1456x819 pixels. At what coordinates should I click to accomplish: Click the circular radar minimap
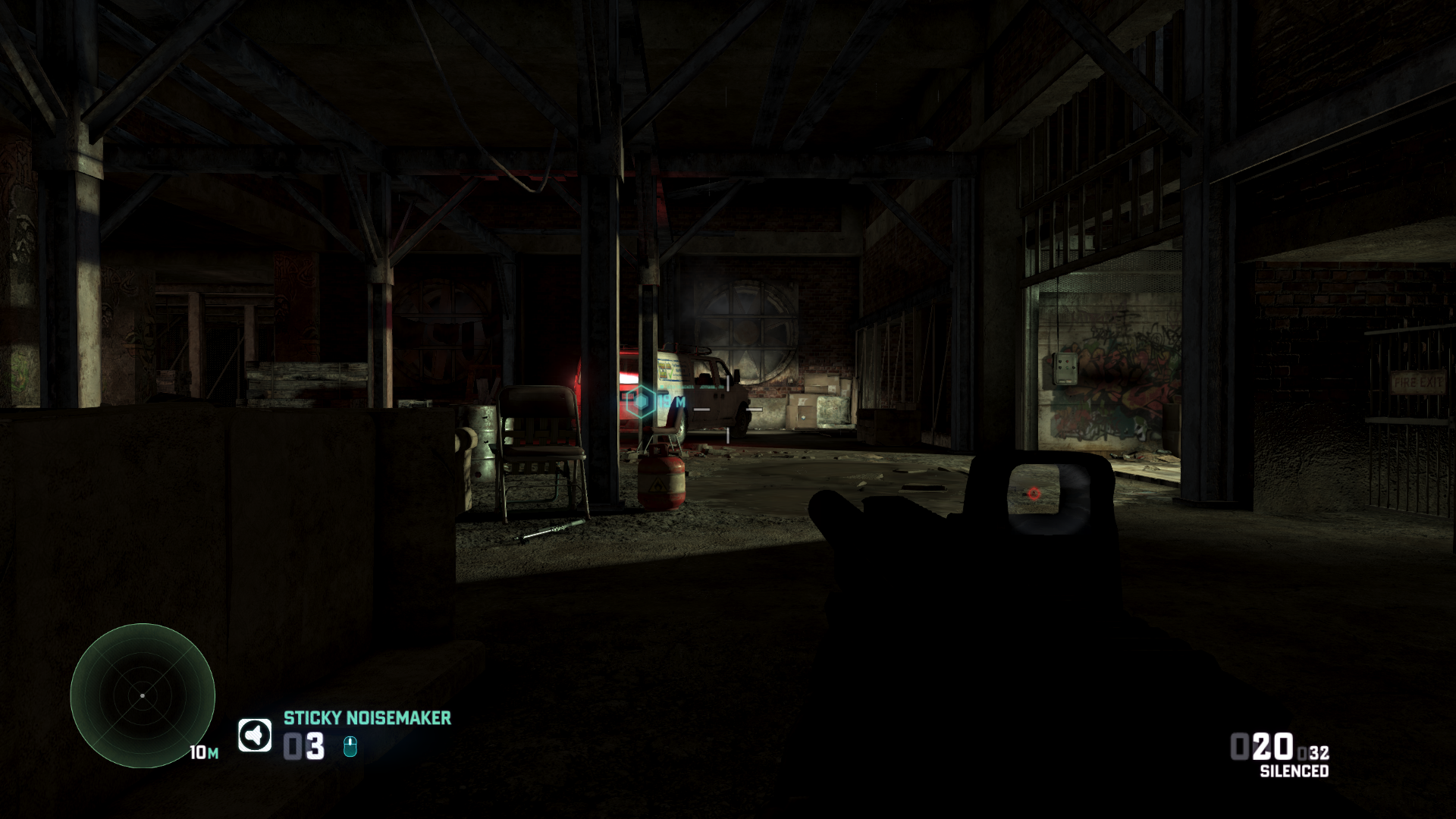pyautogui.click(x=143, y=695)
